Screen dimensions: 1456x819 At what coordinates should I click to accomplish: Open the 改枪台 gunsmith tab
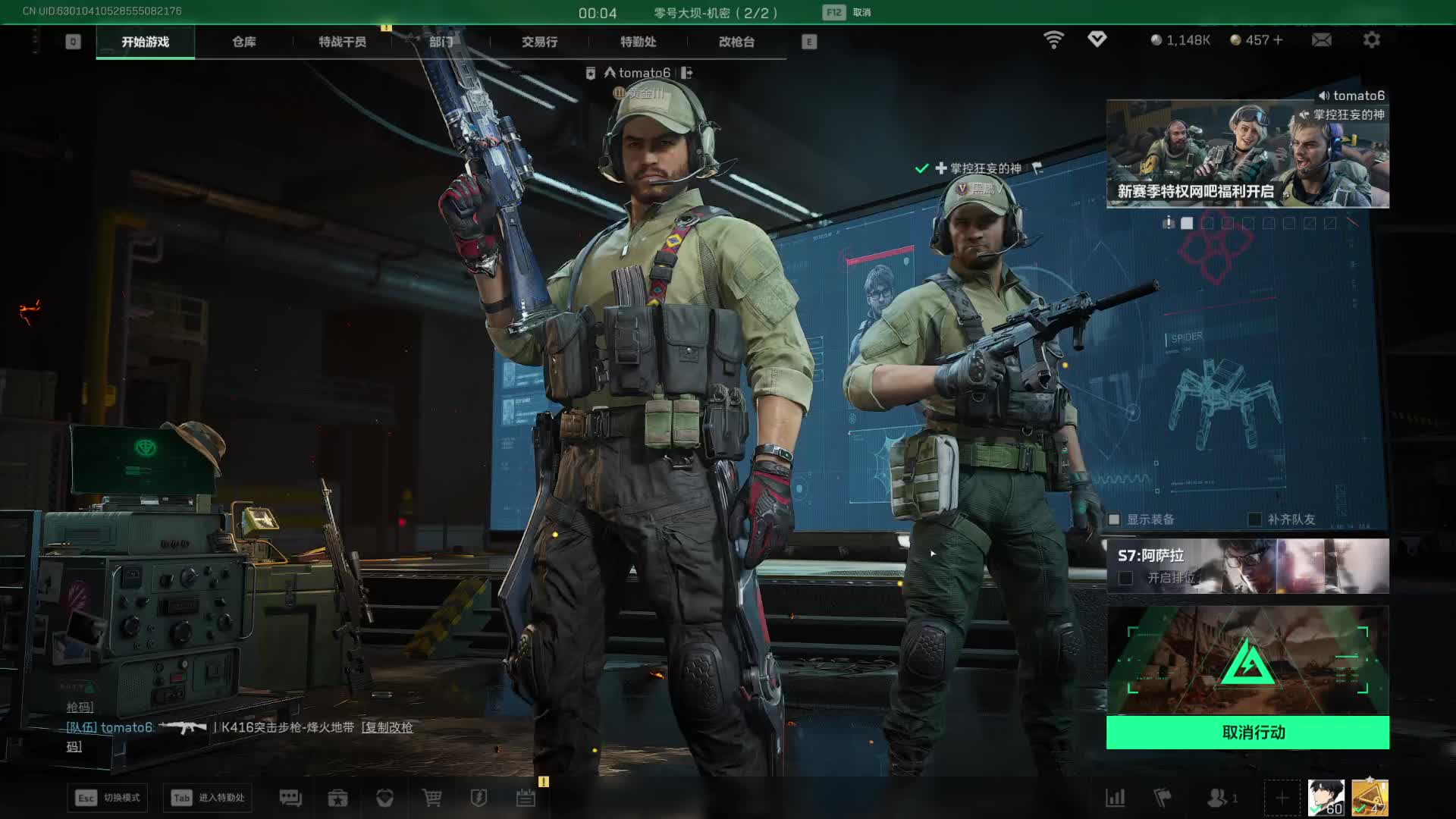[736, 42]
